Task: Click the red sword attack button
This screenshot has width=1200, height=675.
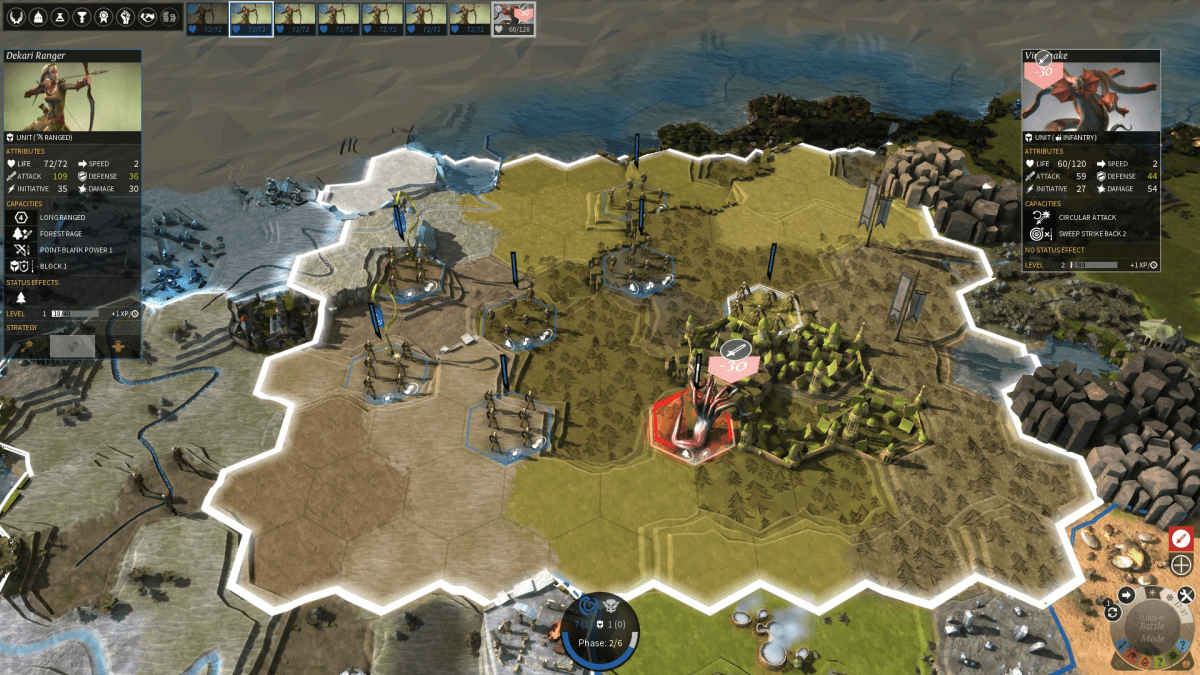Action: coord(1181,538)
